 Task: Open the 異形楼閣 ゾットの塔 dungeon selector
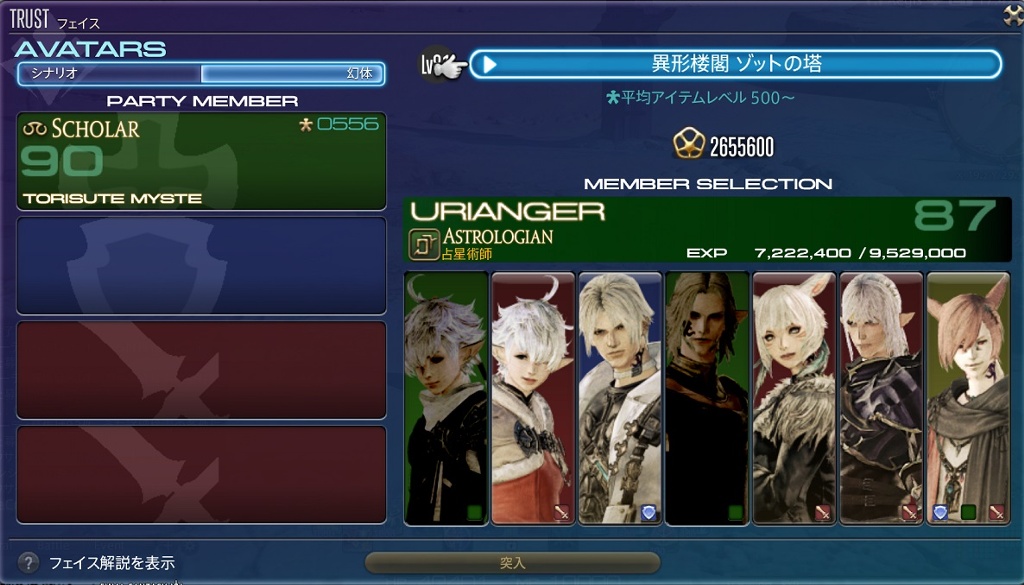tap(735, 64)
